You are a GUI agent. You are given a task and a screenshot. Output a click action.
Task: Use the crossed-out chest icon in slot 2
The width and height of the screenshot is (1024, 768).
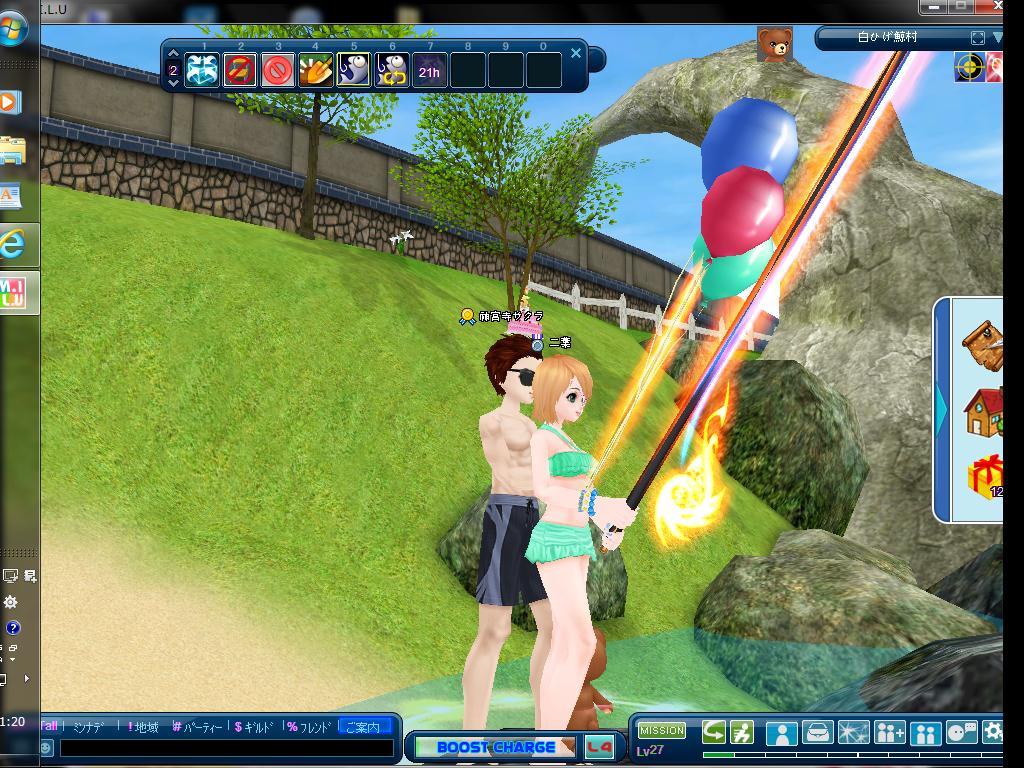[x=240, y=71]
